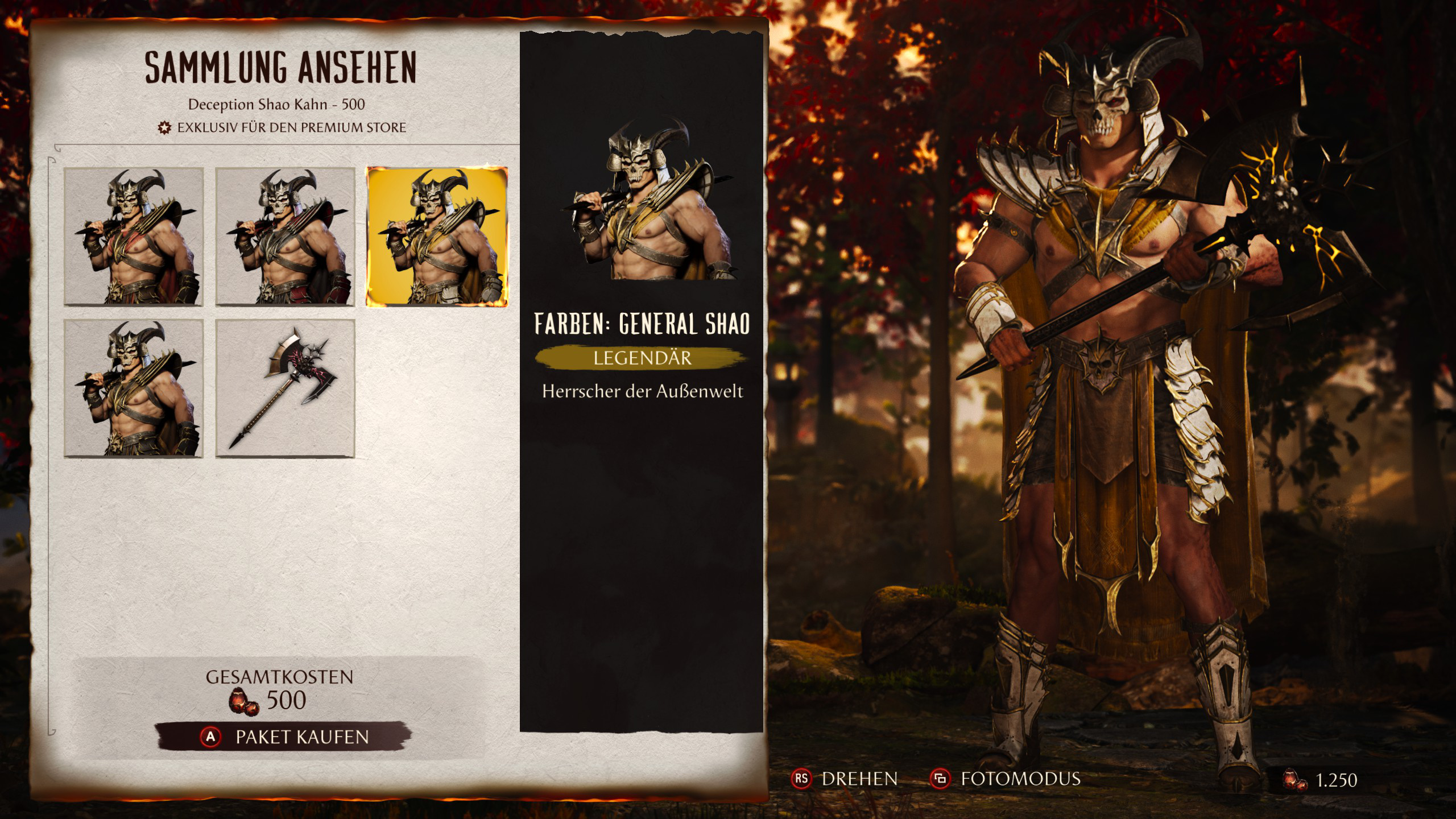Viewport: 1456px width, 819px height.
Task: Open Fotomodus photo mode
Action: pos(1006,779)
